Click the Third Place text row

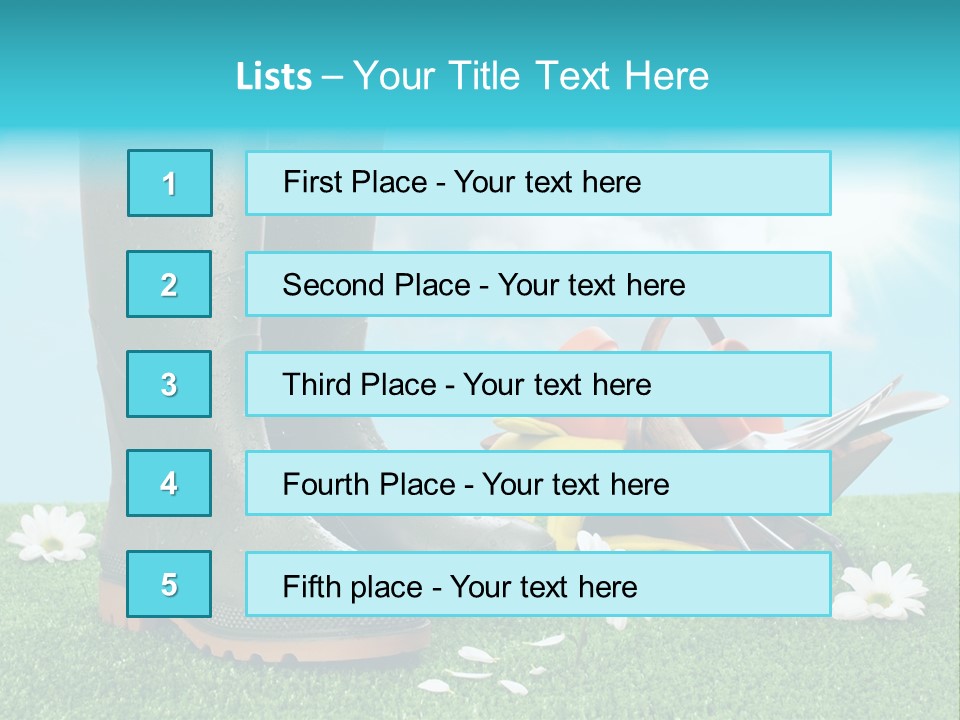538,384
